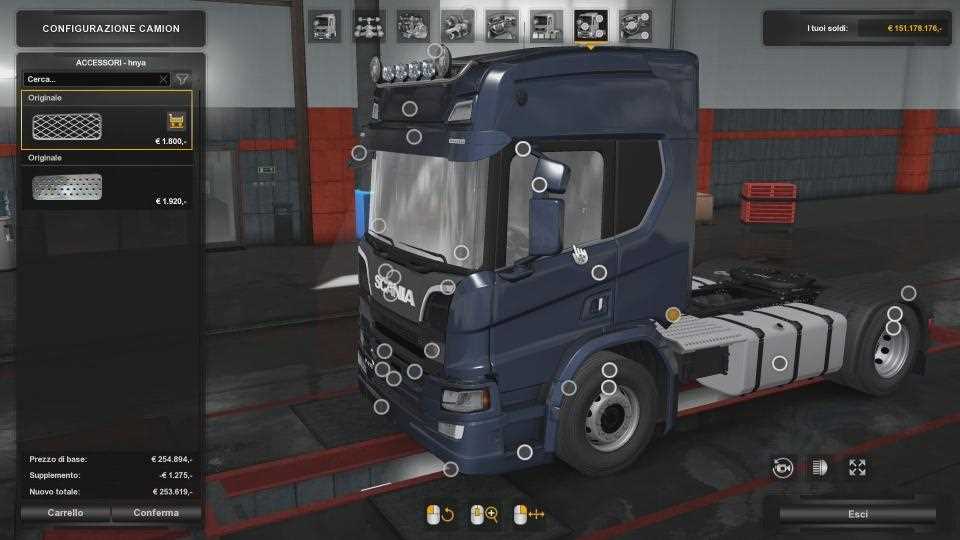Select the truck interior tab

[501, 24]
